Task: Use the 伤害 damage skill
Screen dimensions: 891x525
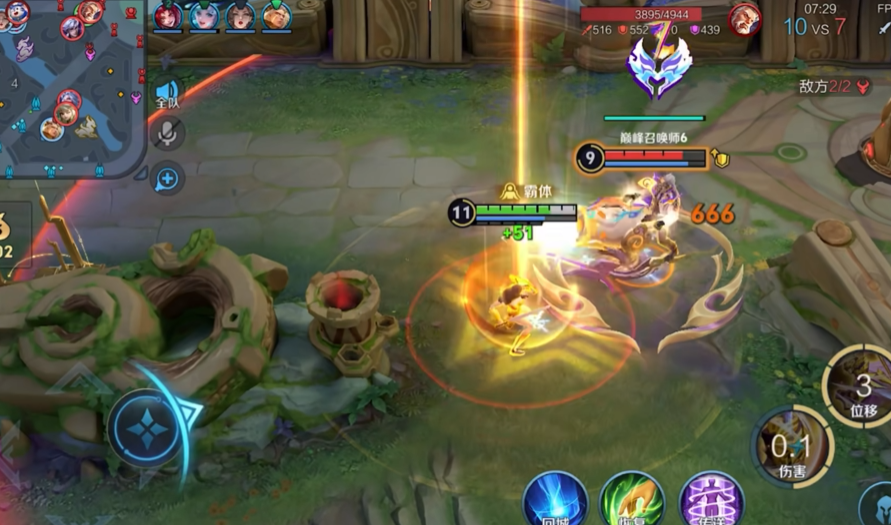Action: click(790, 446)
